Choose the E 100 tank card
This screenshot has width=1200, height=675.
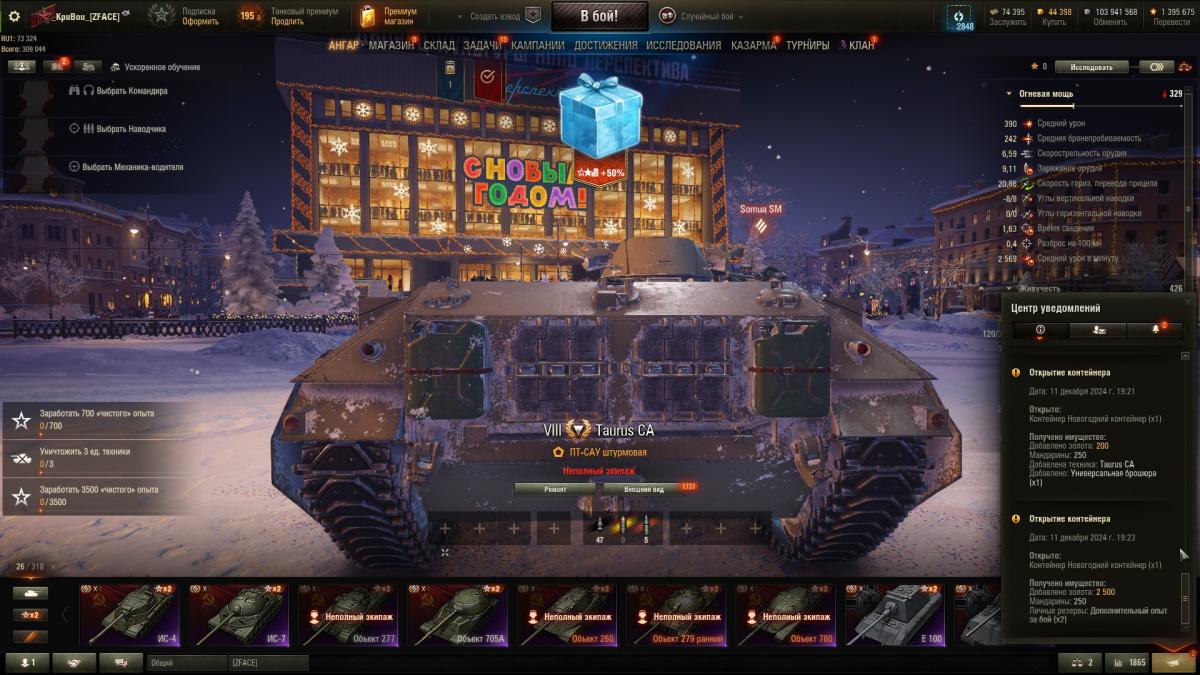tap(893, 615)
